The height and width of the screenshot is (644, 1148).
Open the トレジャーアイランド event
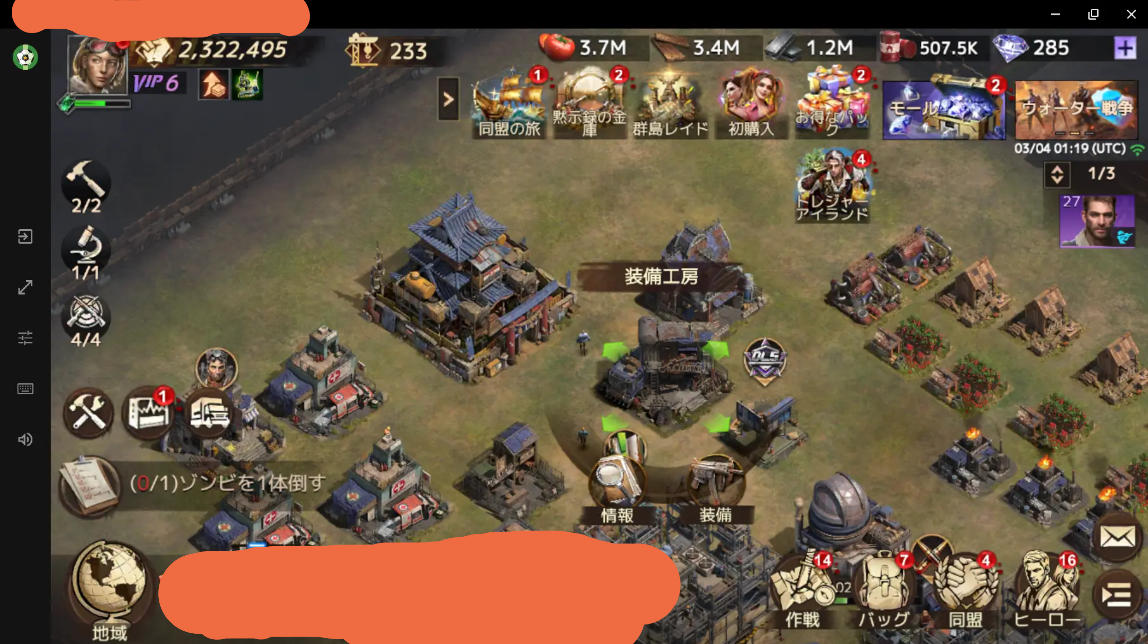coord(831,186)
